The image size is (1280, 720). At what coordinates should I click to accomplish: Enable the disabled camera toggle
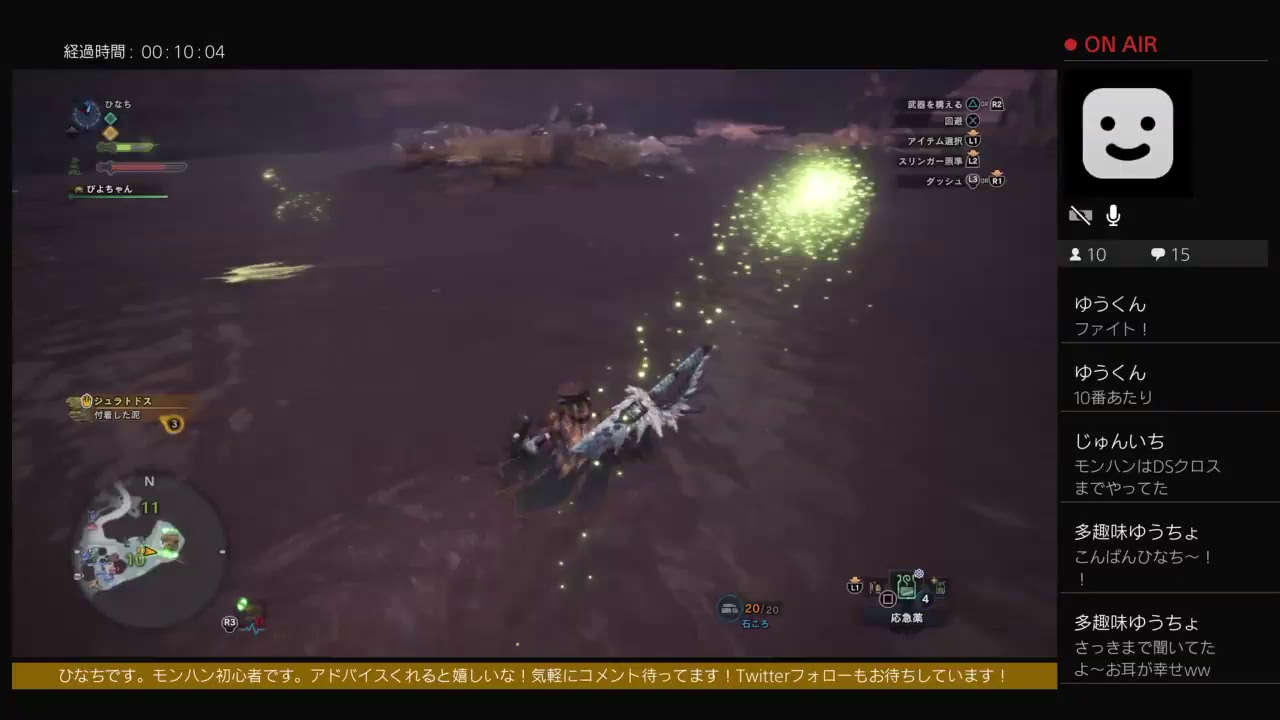coord(1081,215)
